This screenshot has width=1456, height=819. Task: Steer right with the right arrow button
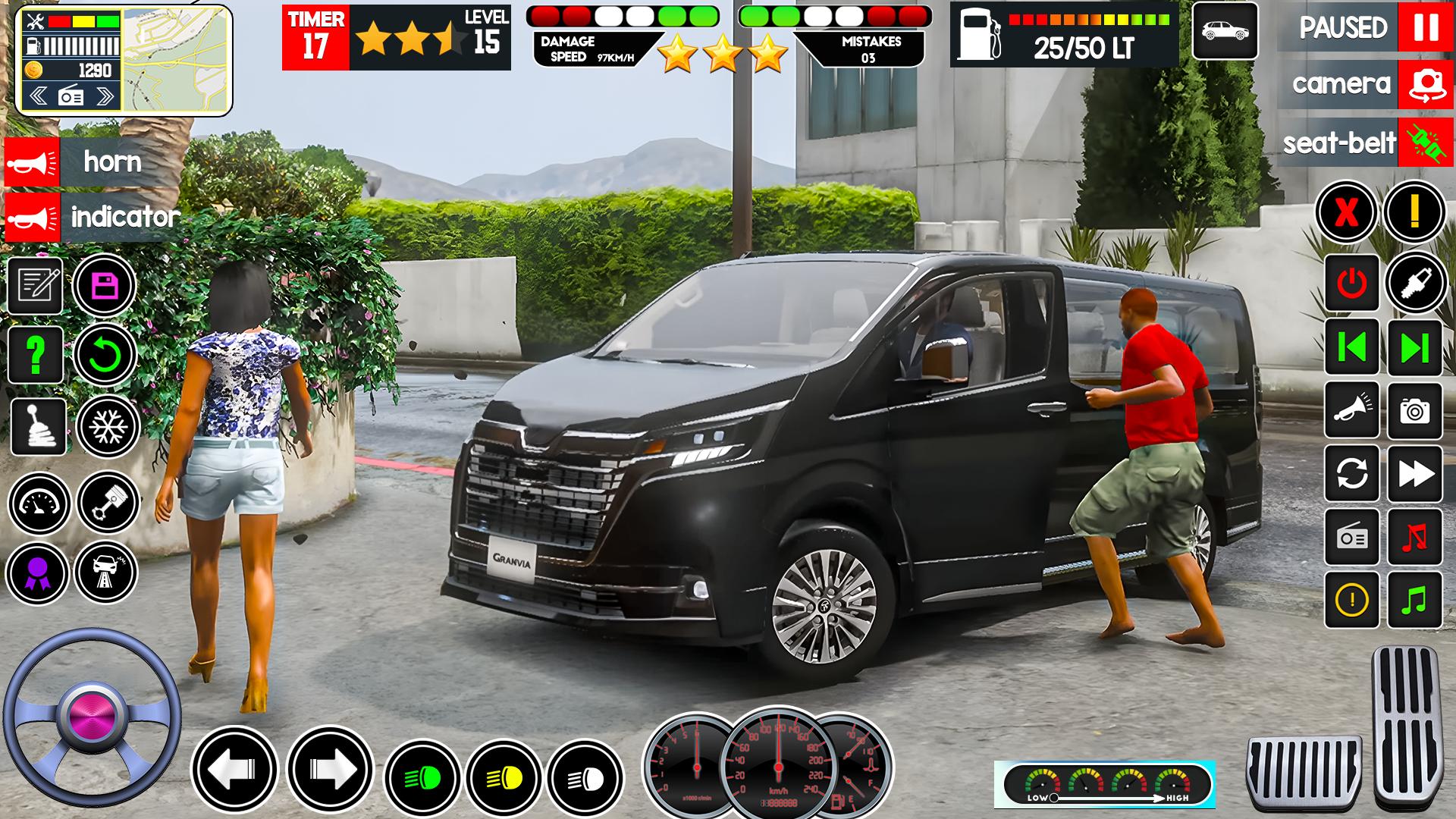tap(330, 770)
